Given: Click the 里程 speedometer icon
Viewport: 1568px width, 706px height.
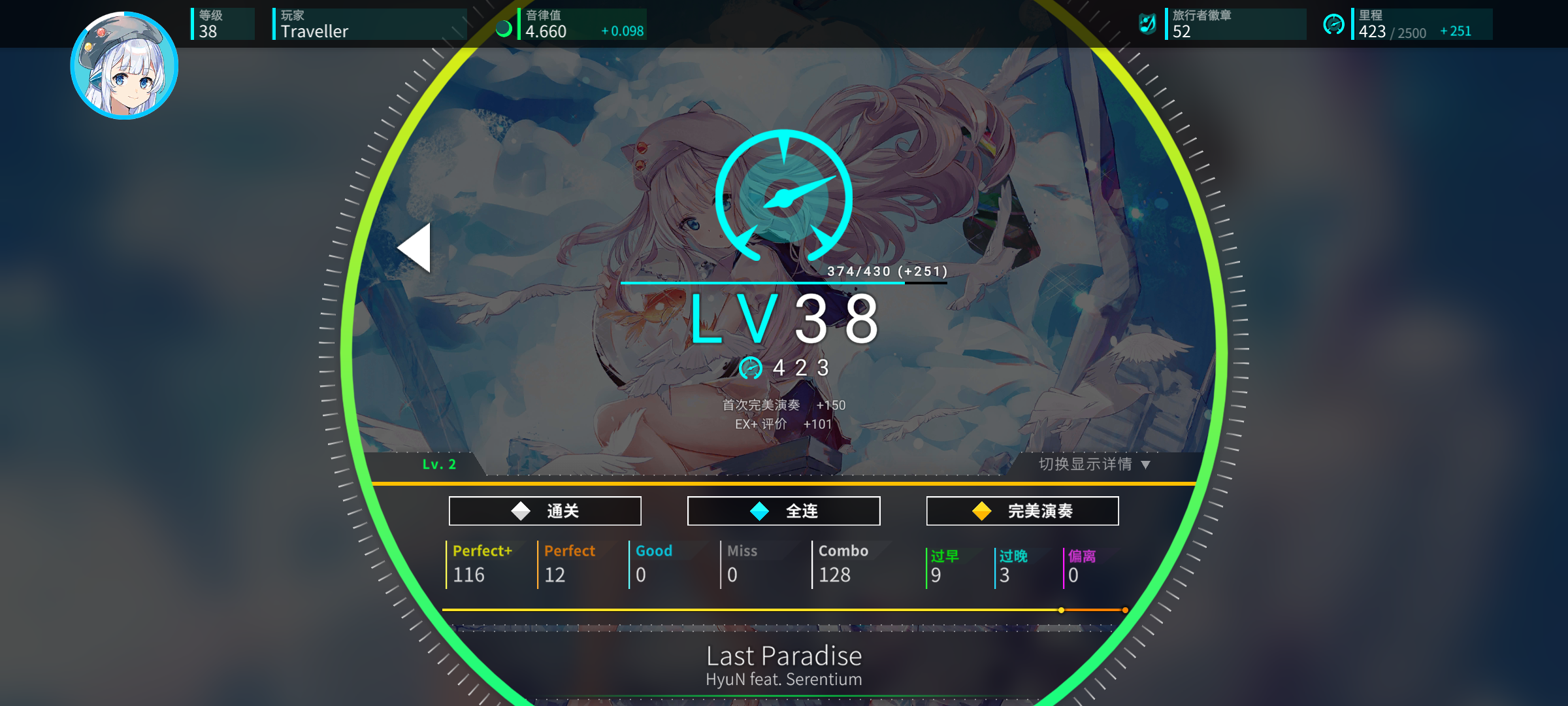Looking at the screenshot, I should [x=1335, y=24].
